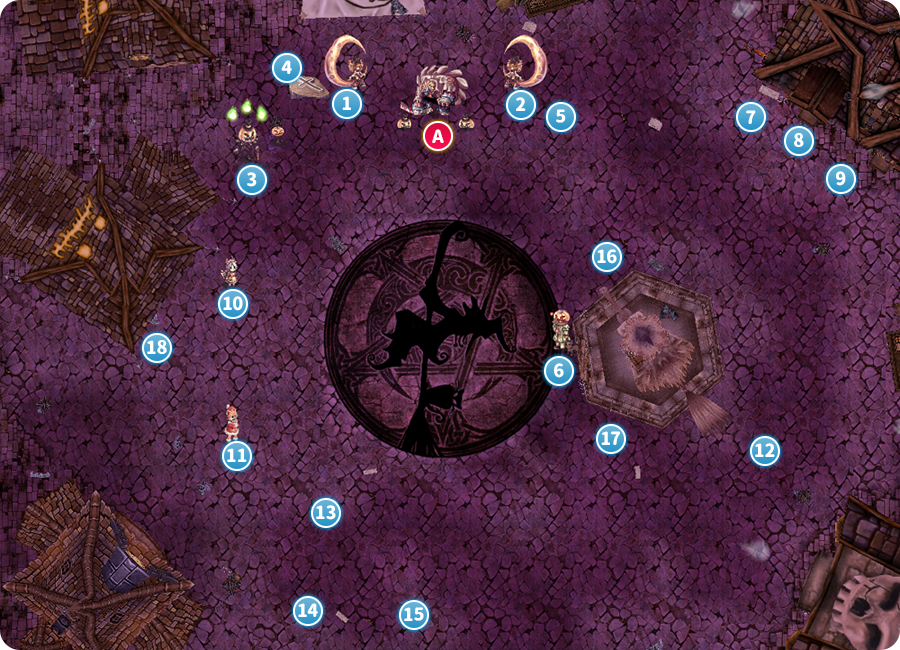
Task: Click map marker number 17
Action: [x=610, y=437]
